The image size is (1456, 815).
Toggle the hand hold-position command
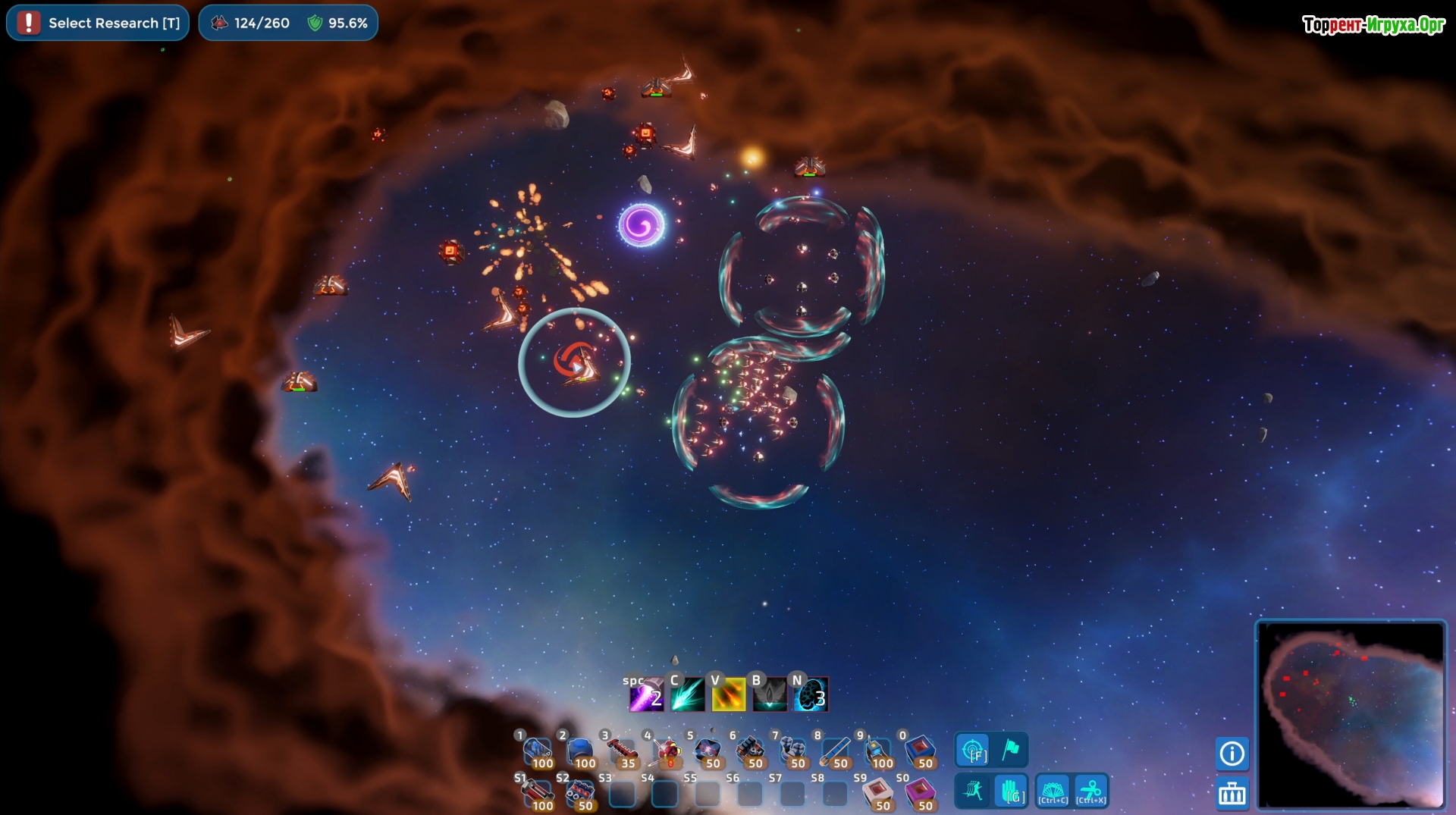(1012, 791)
